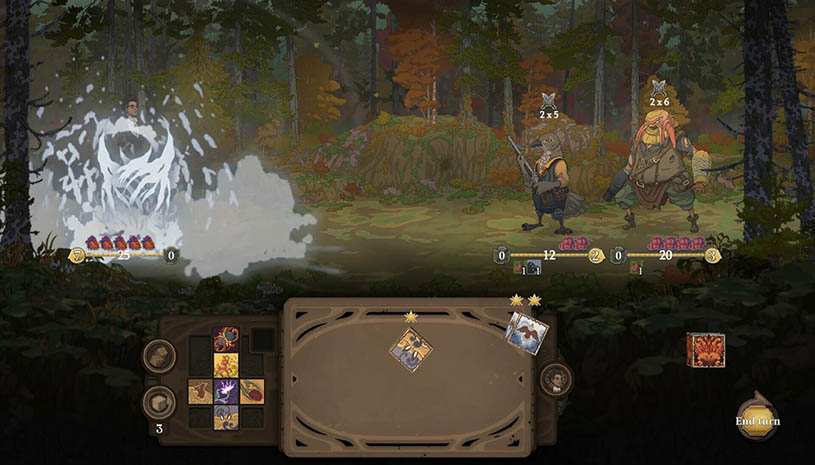The width and height of the screenshot is (815, 465).
Task: Open the hero portrait button
Action: [556, 379]
